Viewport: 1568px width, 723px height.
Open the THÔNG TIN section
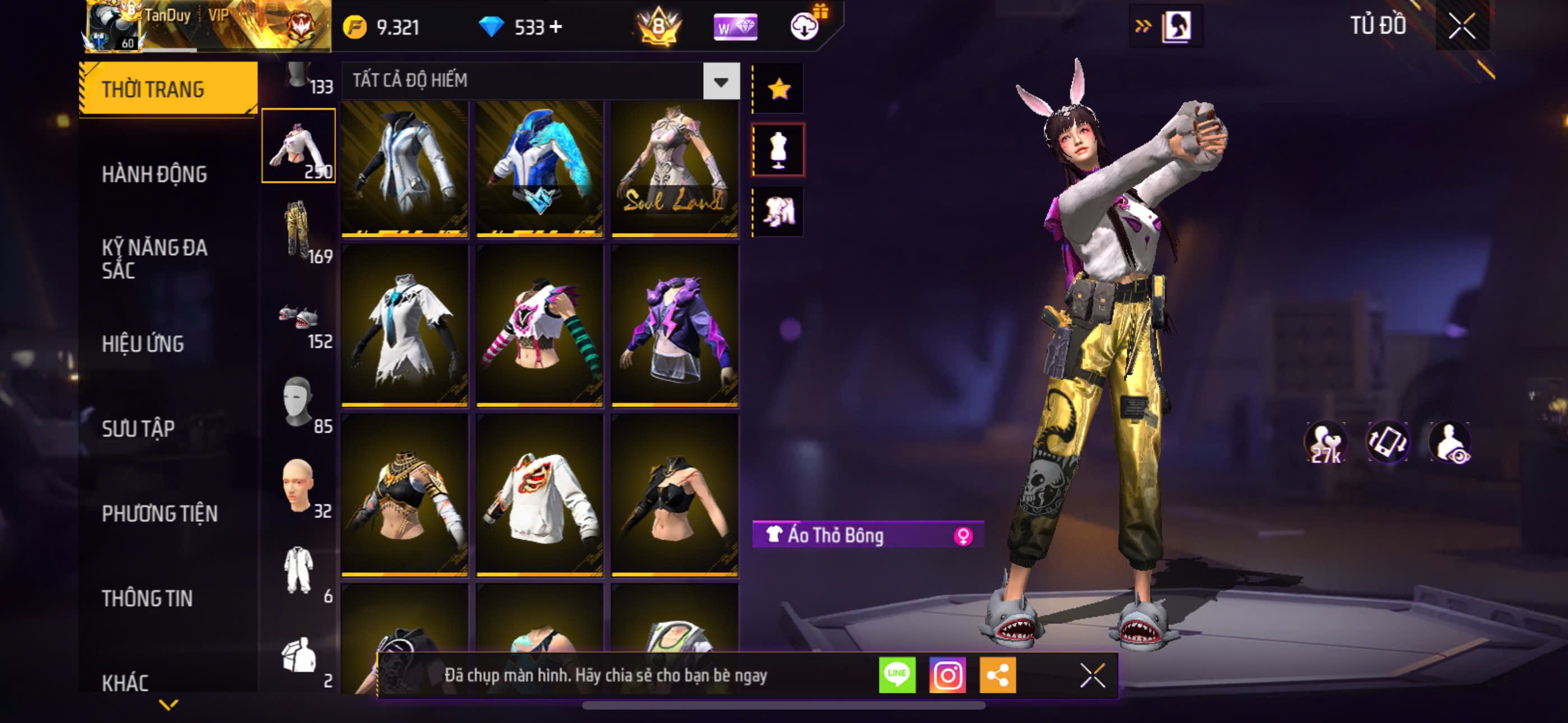[147, 598]
